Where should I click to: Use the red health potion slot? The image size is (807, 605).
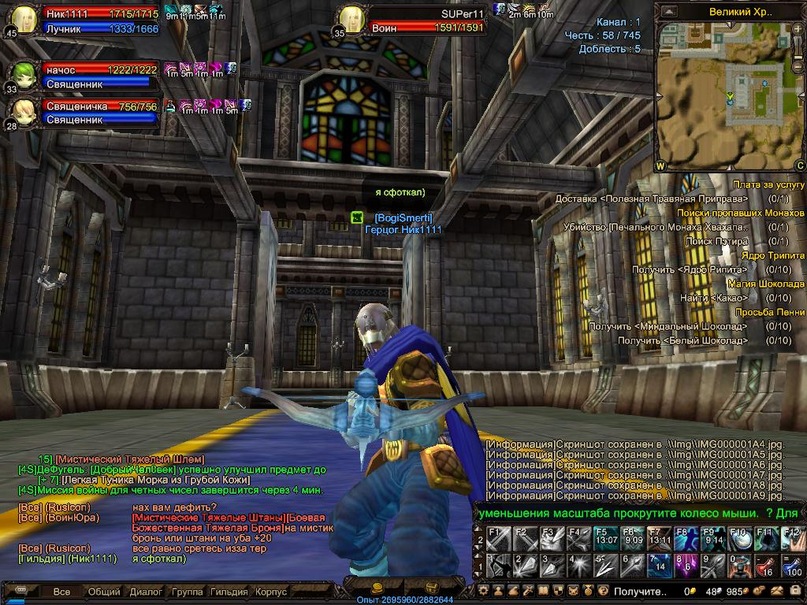[x=766, y=565]
